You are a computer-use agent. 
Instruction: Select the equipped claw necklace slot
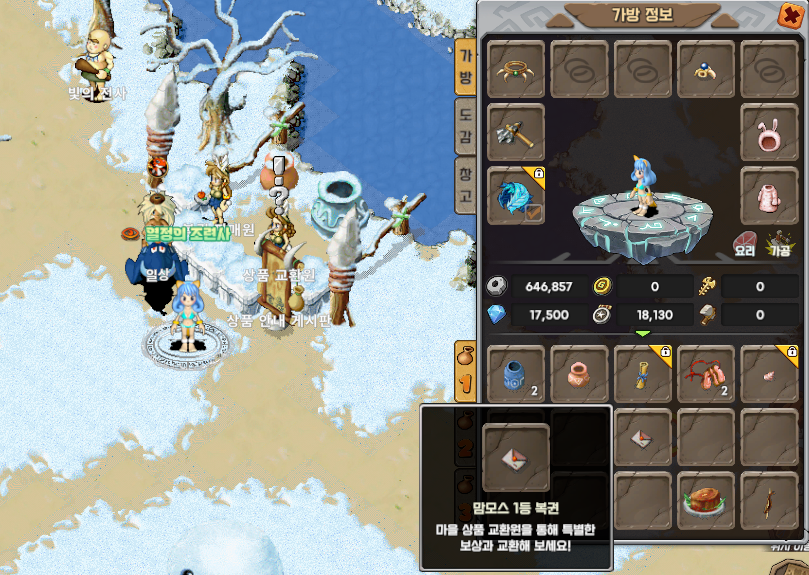(516, 69)
